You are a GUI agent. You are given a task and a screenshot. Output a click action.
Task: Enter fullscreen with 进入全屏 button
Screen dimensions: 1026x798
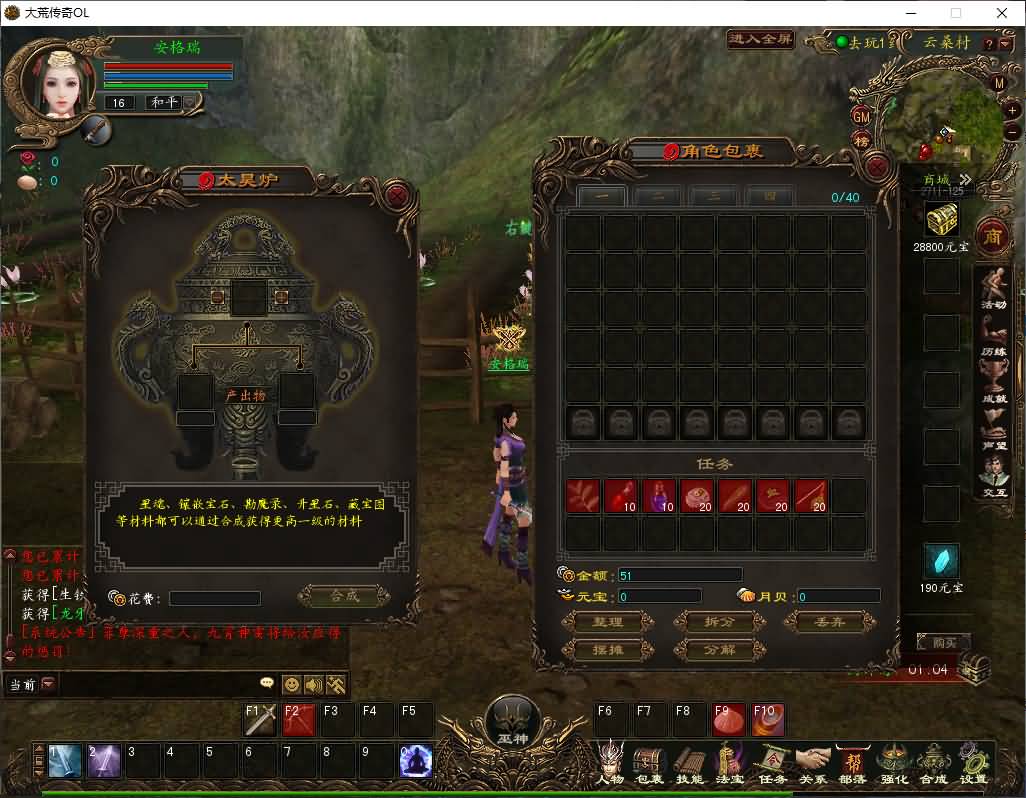click(x=760, y=40)
